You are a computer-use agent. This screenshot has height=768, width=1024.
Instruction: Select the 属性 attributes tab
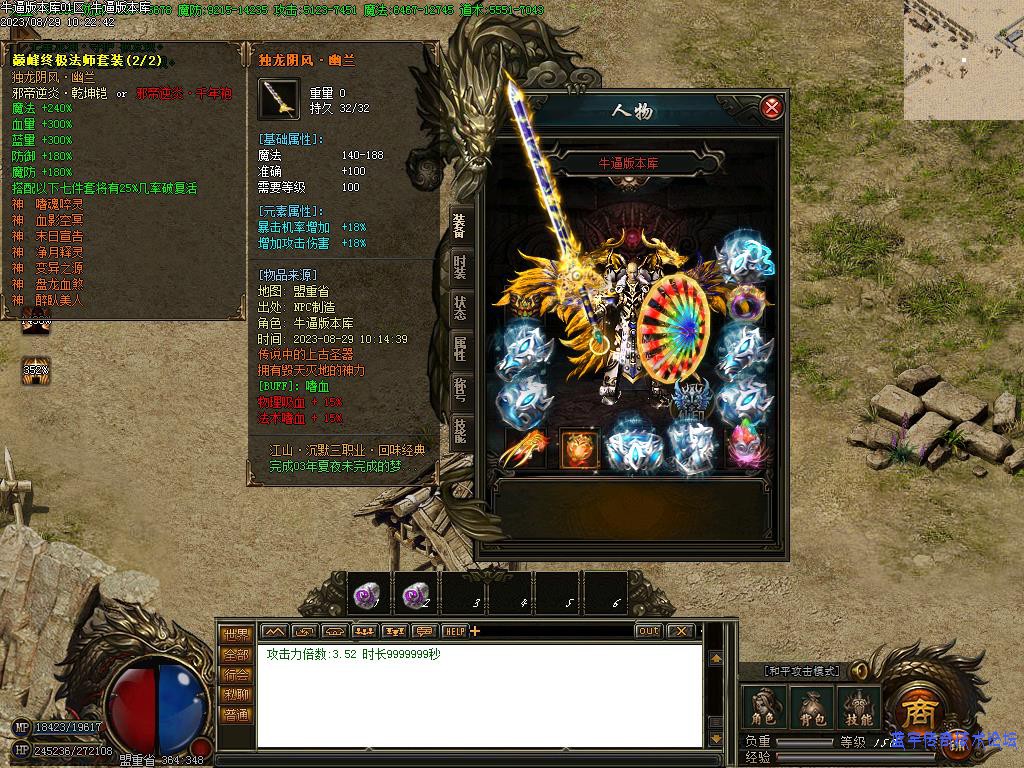[x=459, y=349]
